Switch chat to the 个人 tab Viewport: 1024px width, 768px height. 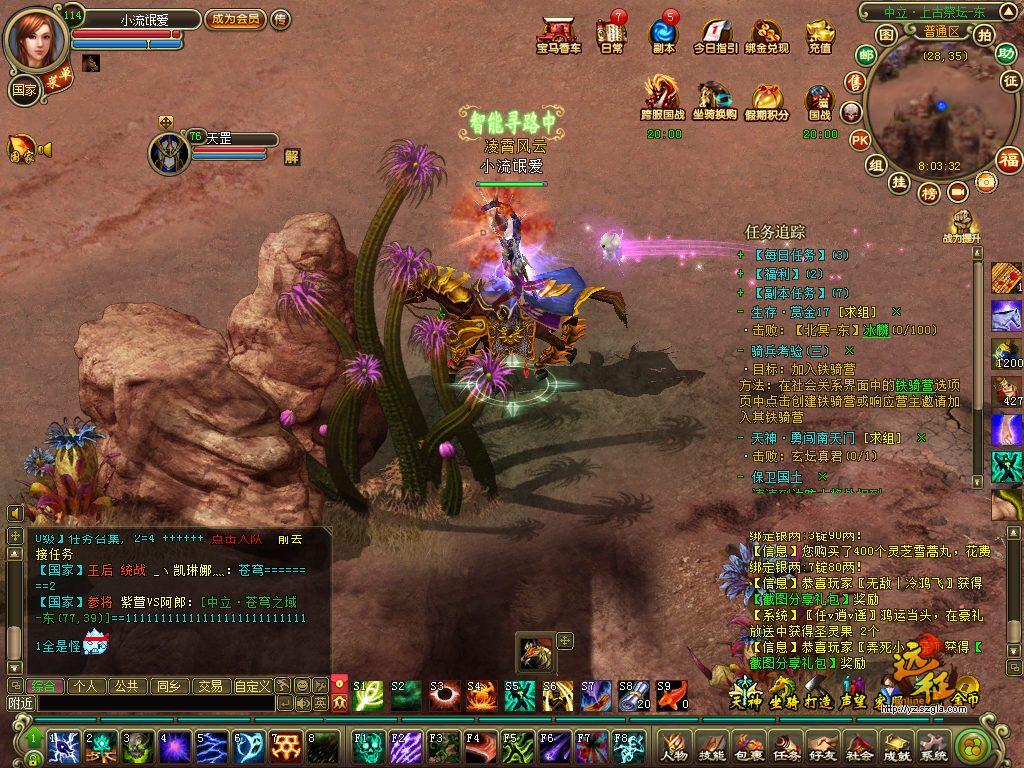[86, 686]
